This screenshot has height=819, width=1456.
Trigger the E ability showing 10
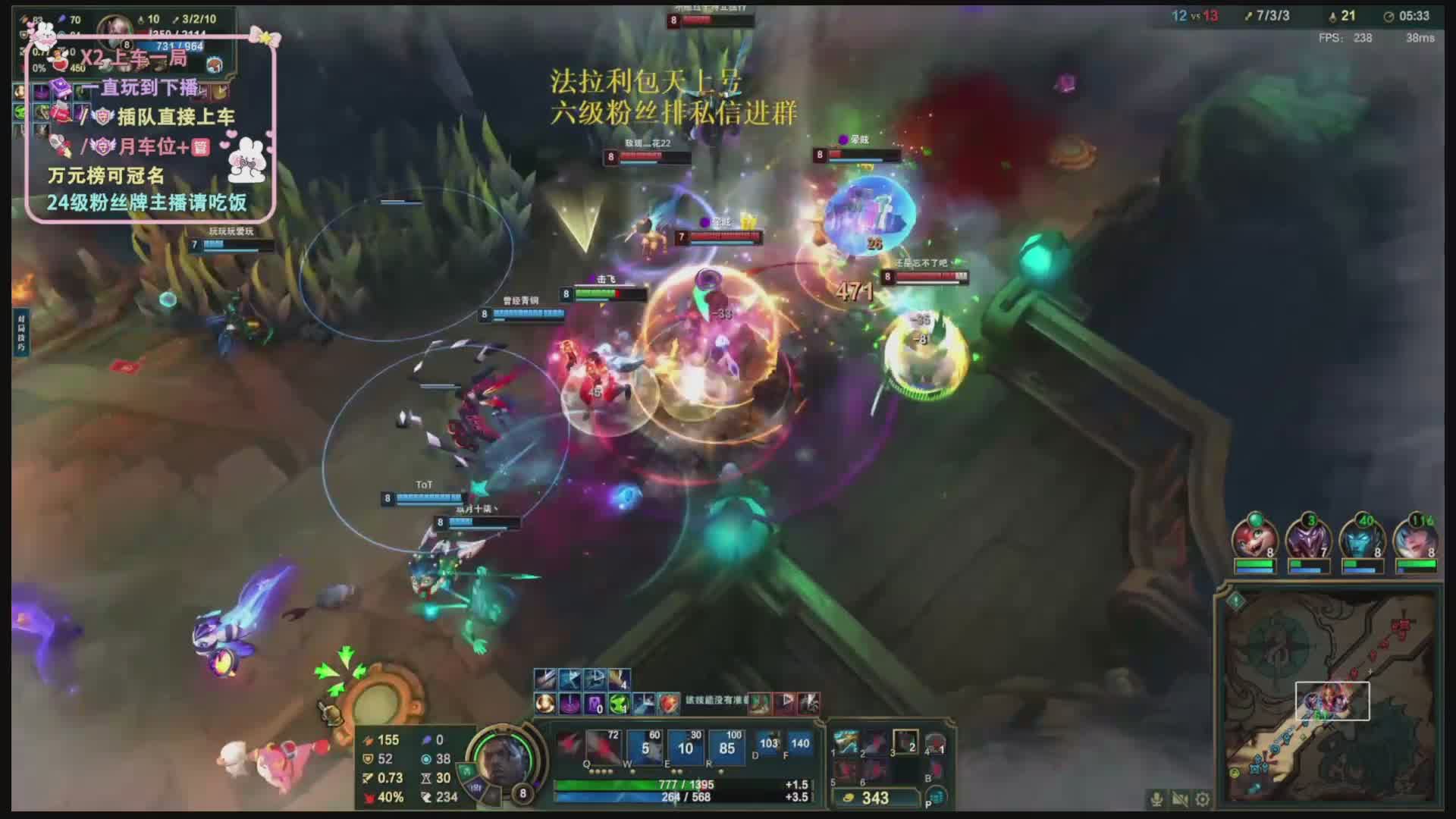(686, 748)
